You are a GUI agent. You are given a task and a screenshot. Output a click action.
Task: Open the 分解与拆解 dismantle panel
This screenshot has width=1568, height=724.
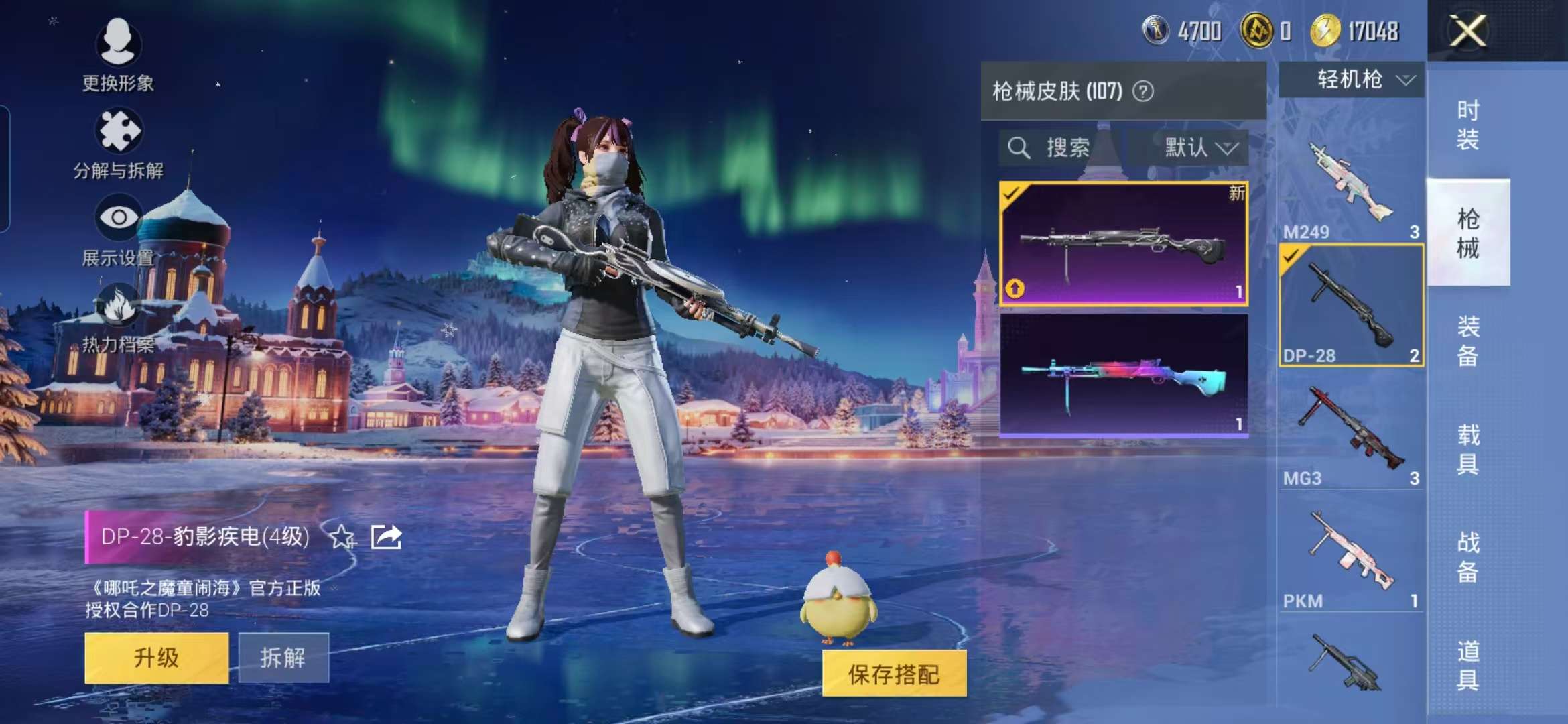(x=119, y=139)
